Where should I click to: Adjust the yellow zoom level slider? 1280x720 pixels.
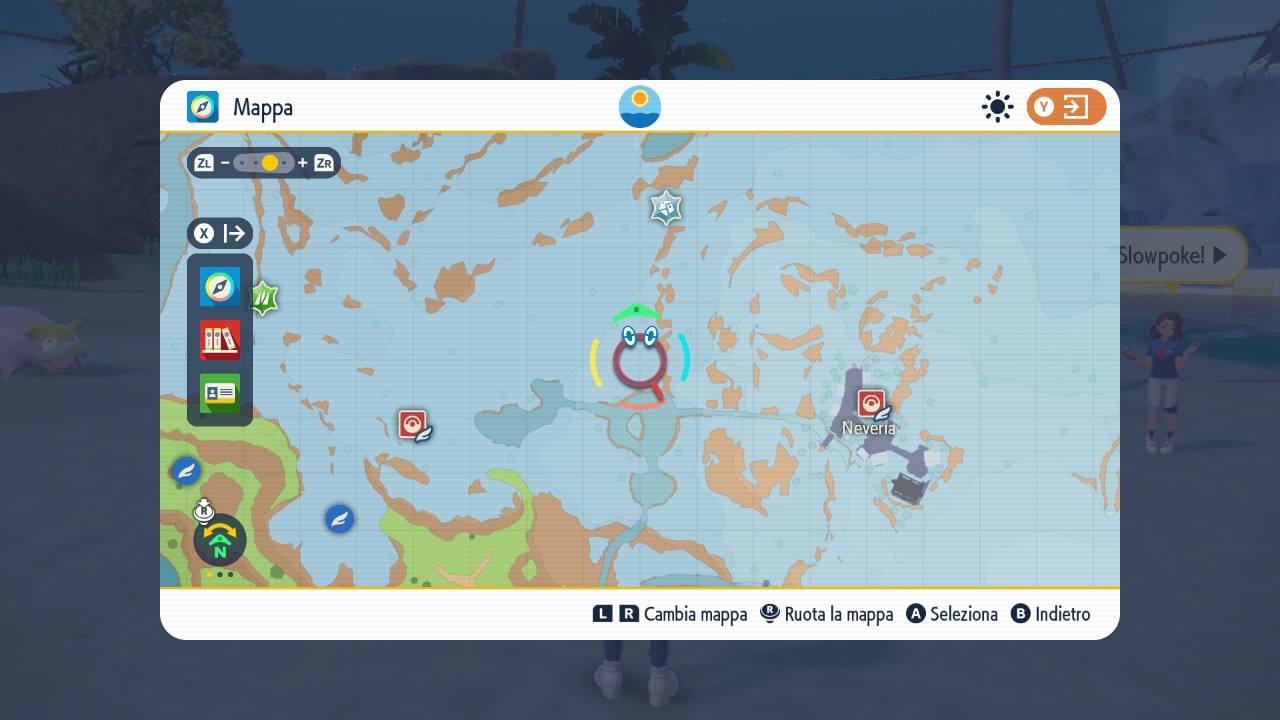(x=267, y=162)
